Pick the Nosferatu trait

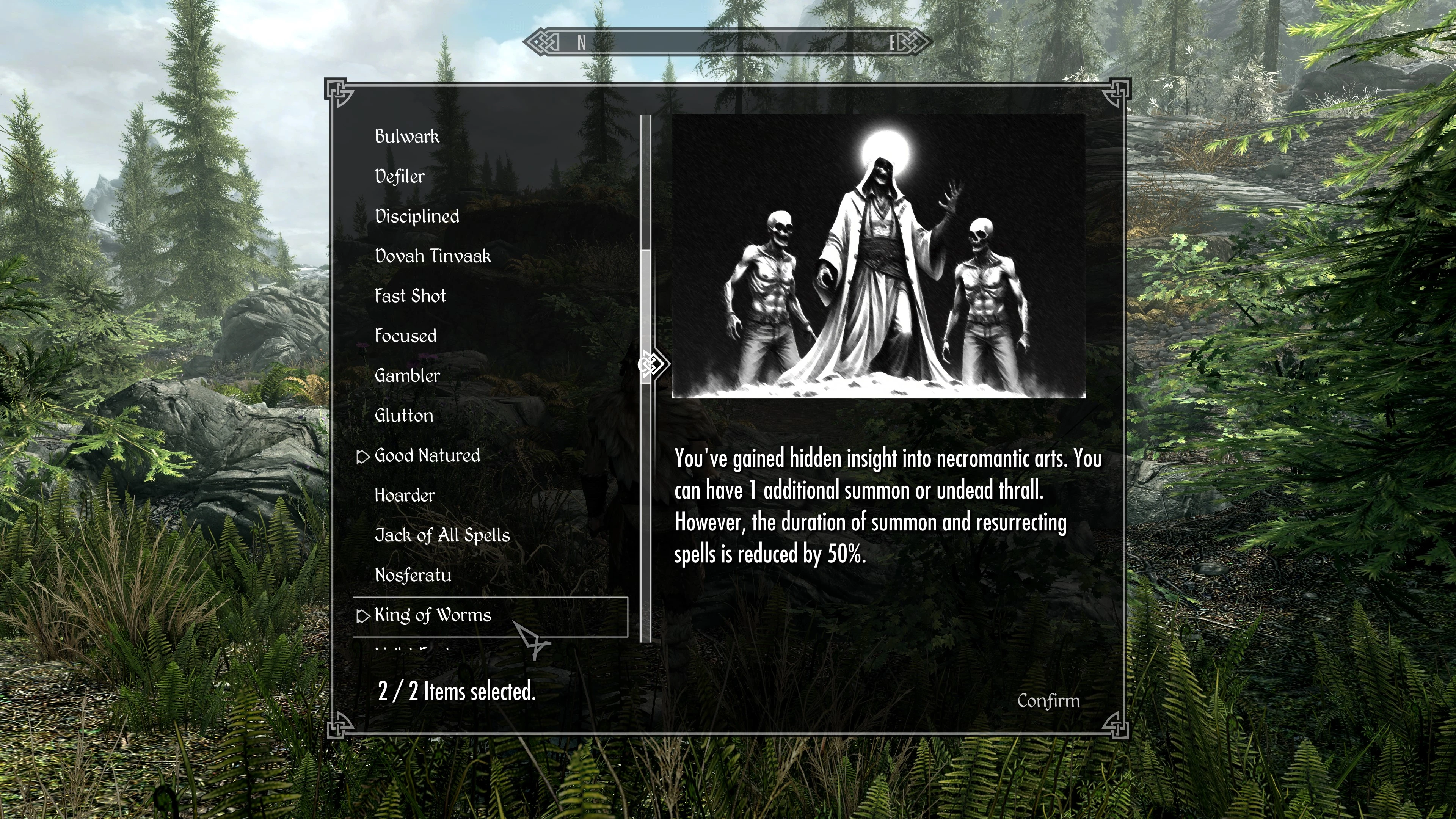point(413,576)
